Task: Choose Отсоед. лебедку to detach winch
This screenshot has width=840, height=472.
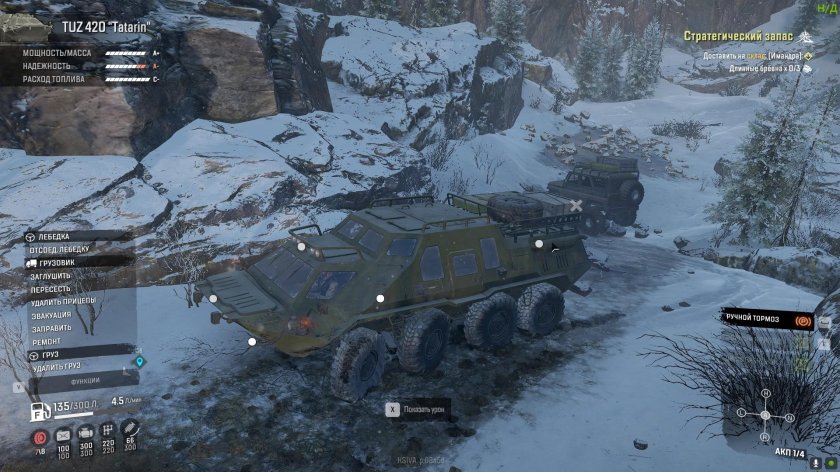Action: [61, 249]
